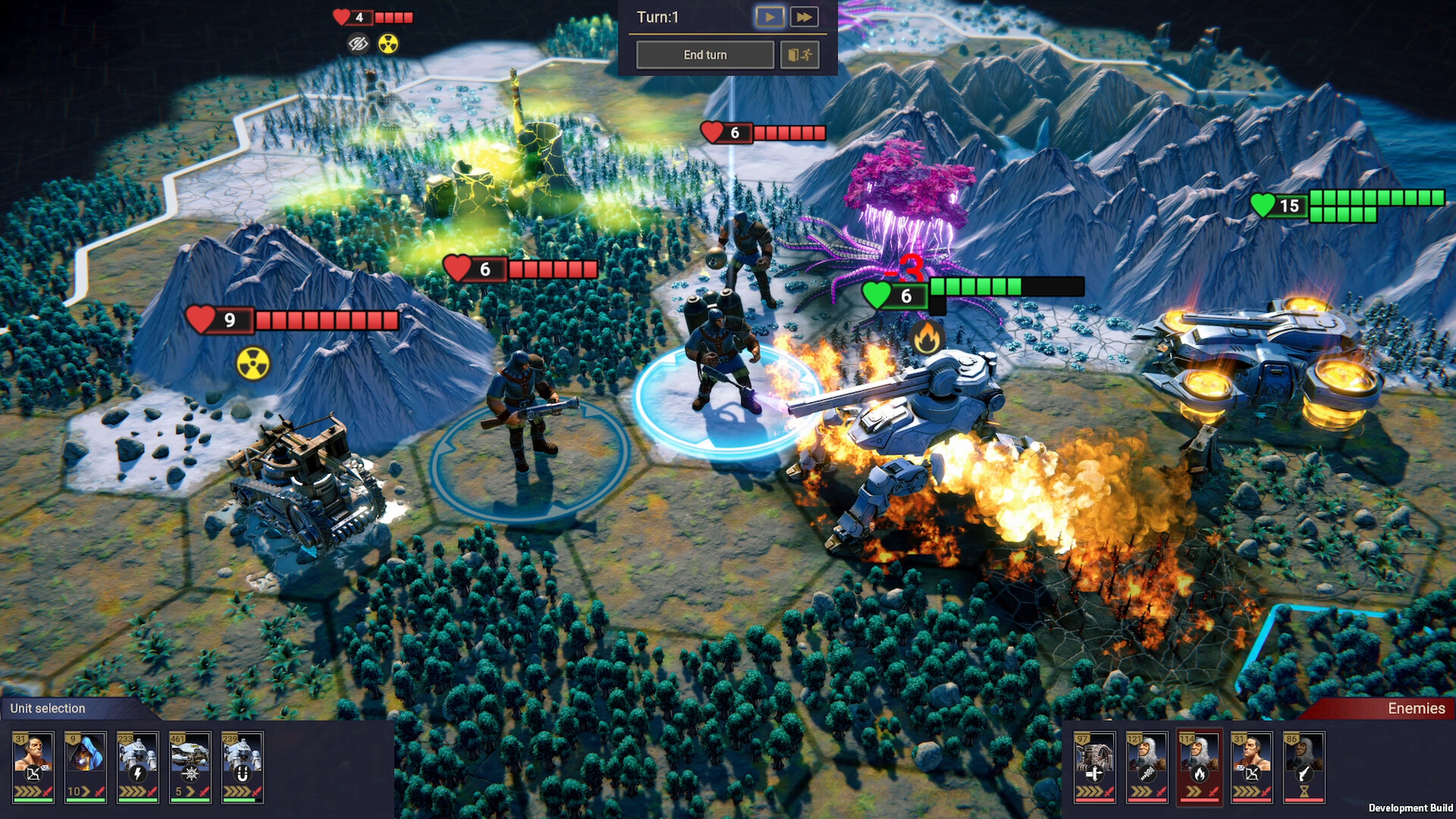This screenshot has height=819, width=1456.
Task: Toggle the crossed-eye stealth icon below the top-left health bar
Action: 358,43
